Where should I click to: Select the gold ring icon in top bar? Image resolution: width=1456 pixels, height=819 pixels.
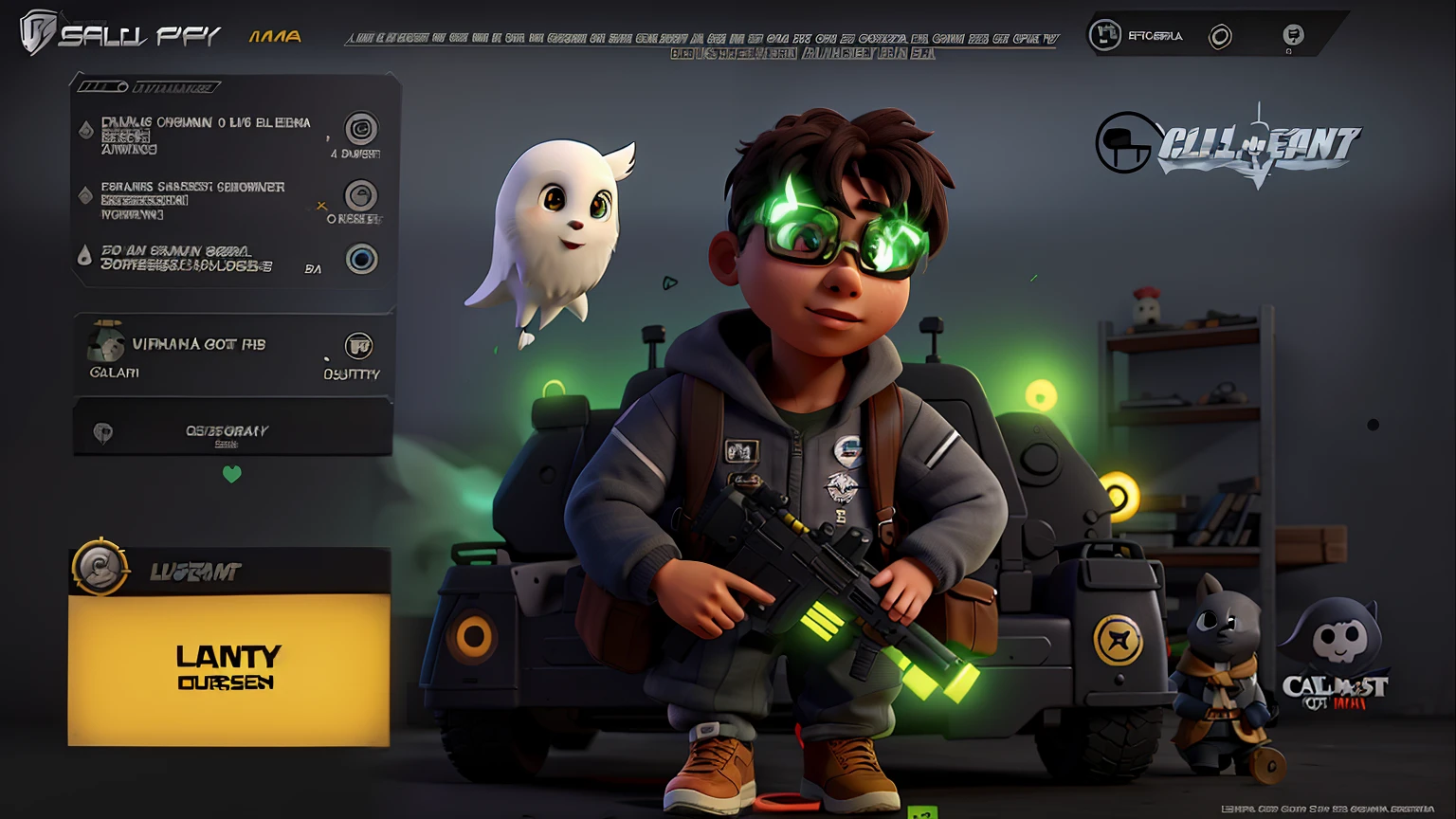(x=1220, y=37)
